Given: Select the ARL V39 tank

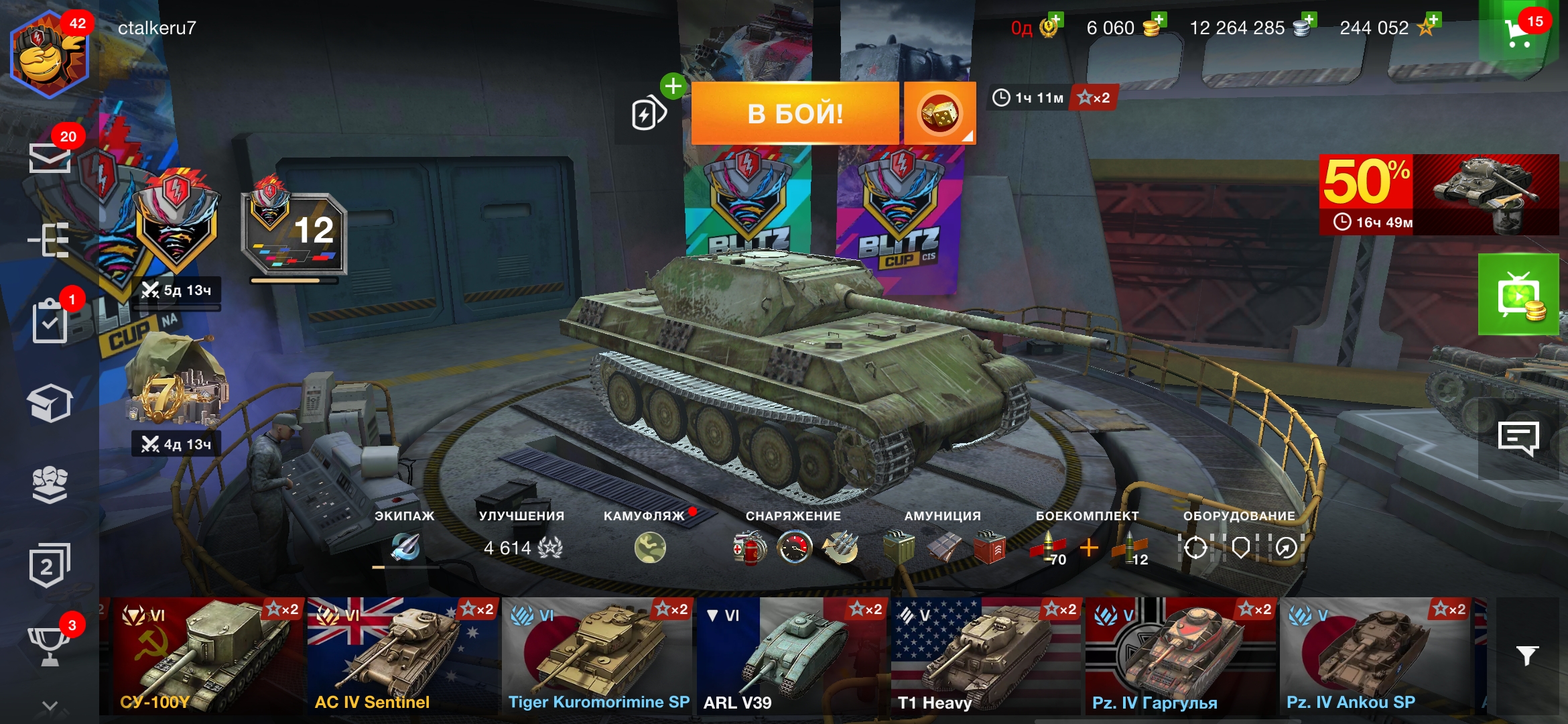Looking at the screenshot, I should (x=792, y=656).
